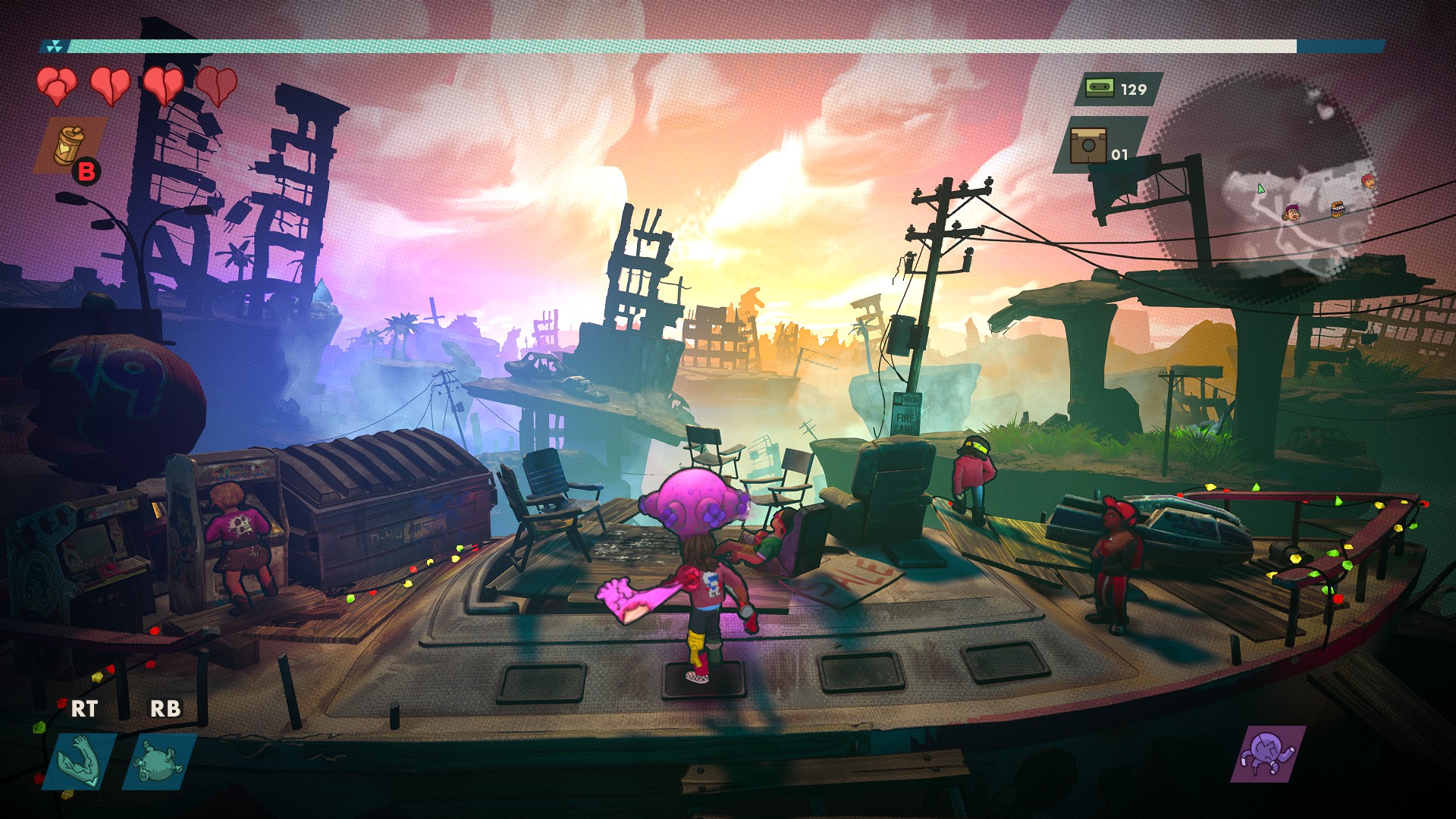Activate the muscular arm mutation ability
The height and width of the screenshot is (819, 1456).
click(x=83, y=761)
